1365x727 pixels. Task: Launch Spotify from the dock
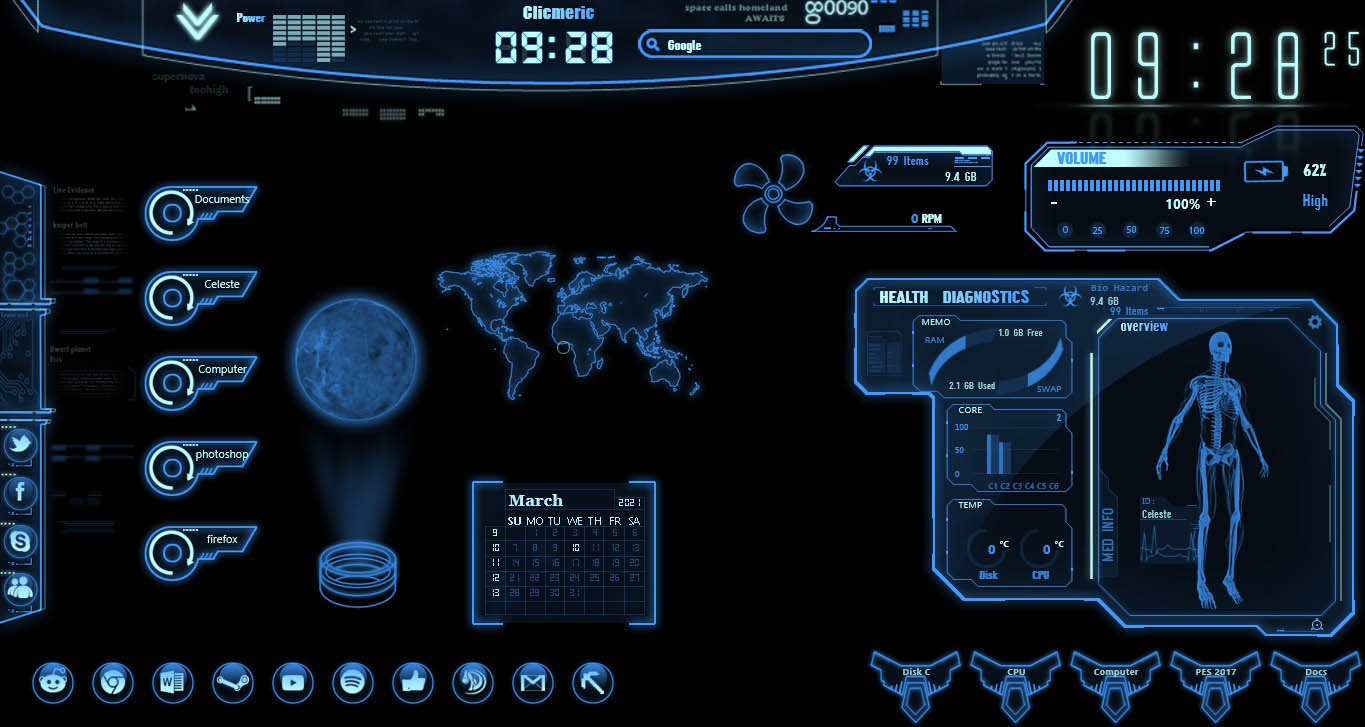352,683
